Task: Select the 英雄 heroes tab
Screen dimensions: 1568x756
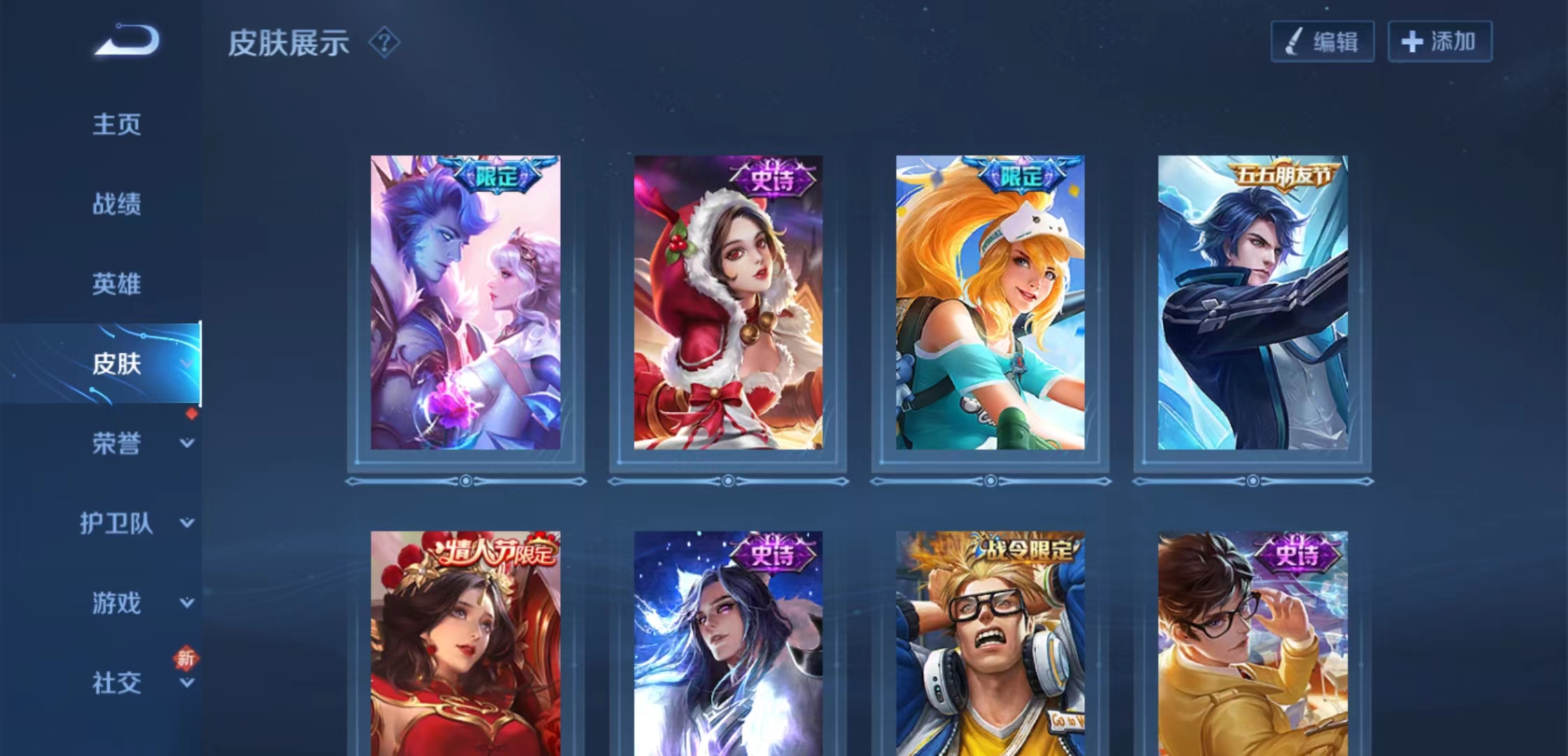Action: (117, 284)
